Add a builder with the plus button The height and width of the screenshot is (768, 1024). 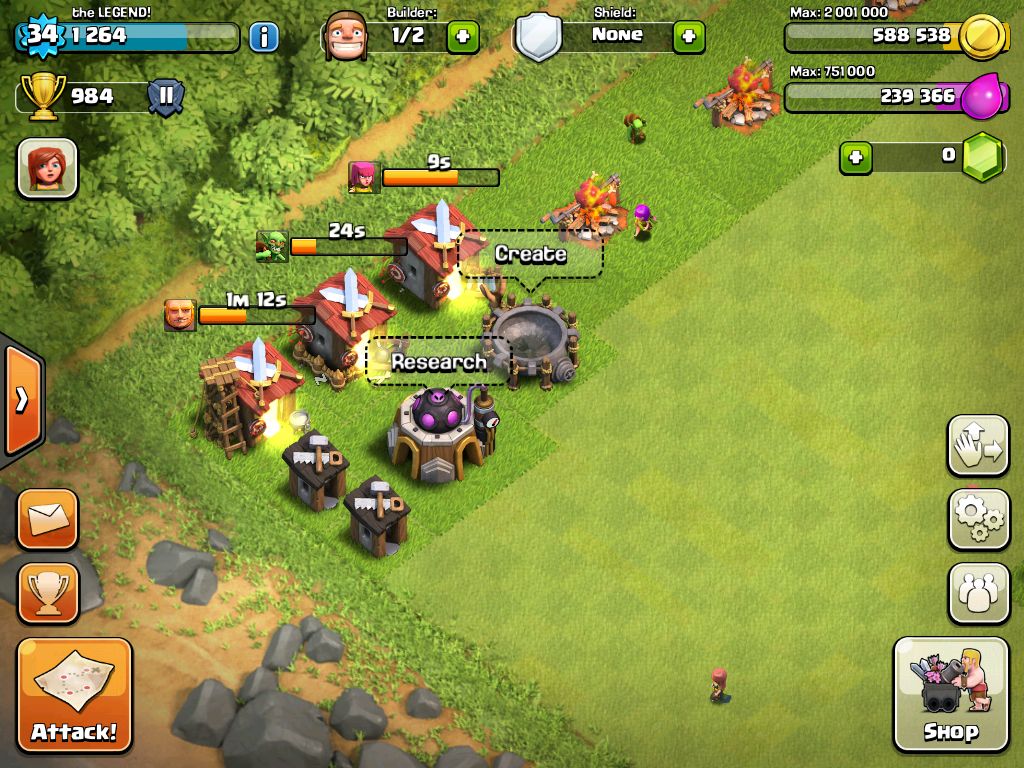(462, 38)
